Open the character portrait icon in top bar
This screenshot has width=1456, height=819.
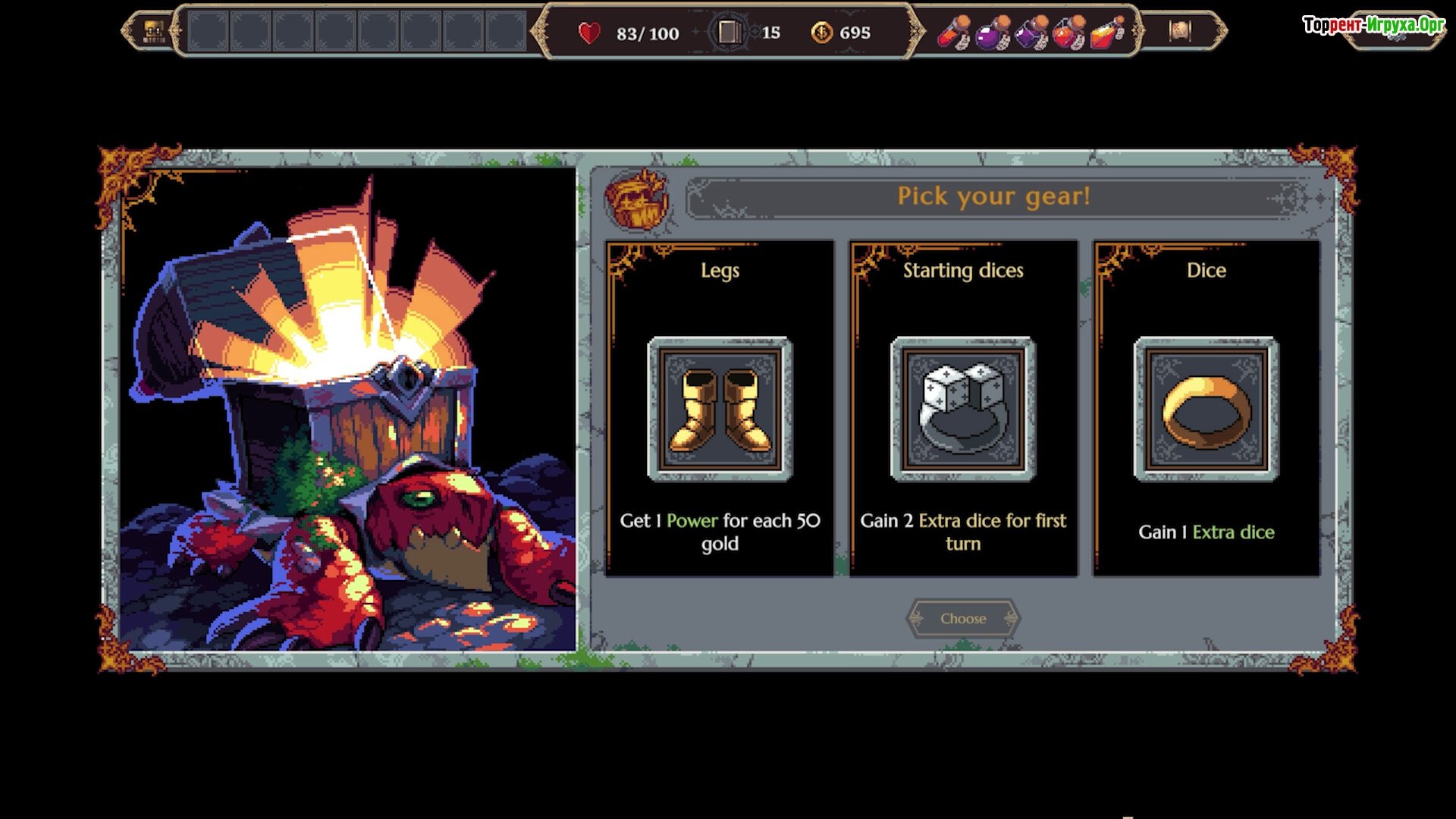[x=154, y=32]
